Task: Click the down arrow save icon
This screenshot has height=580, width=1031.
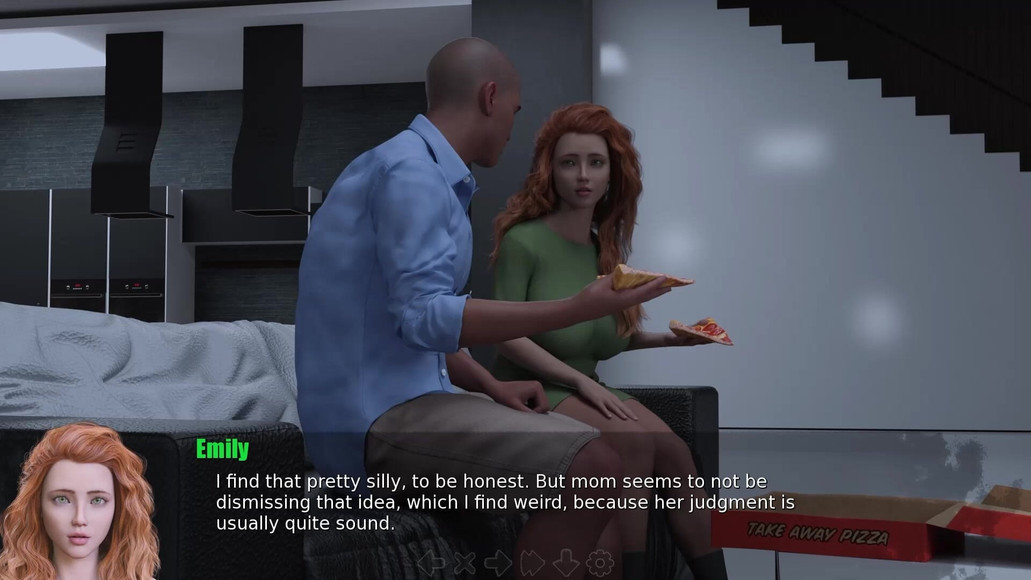Action: (565, 563)
